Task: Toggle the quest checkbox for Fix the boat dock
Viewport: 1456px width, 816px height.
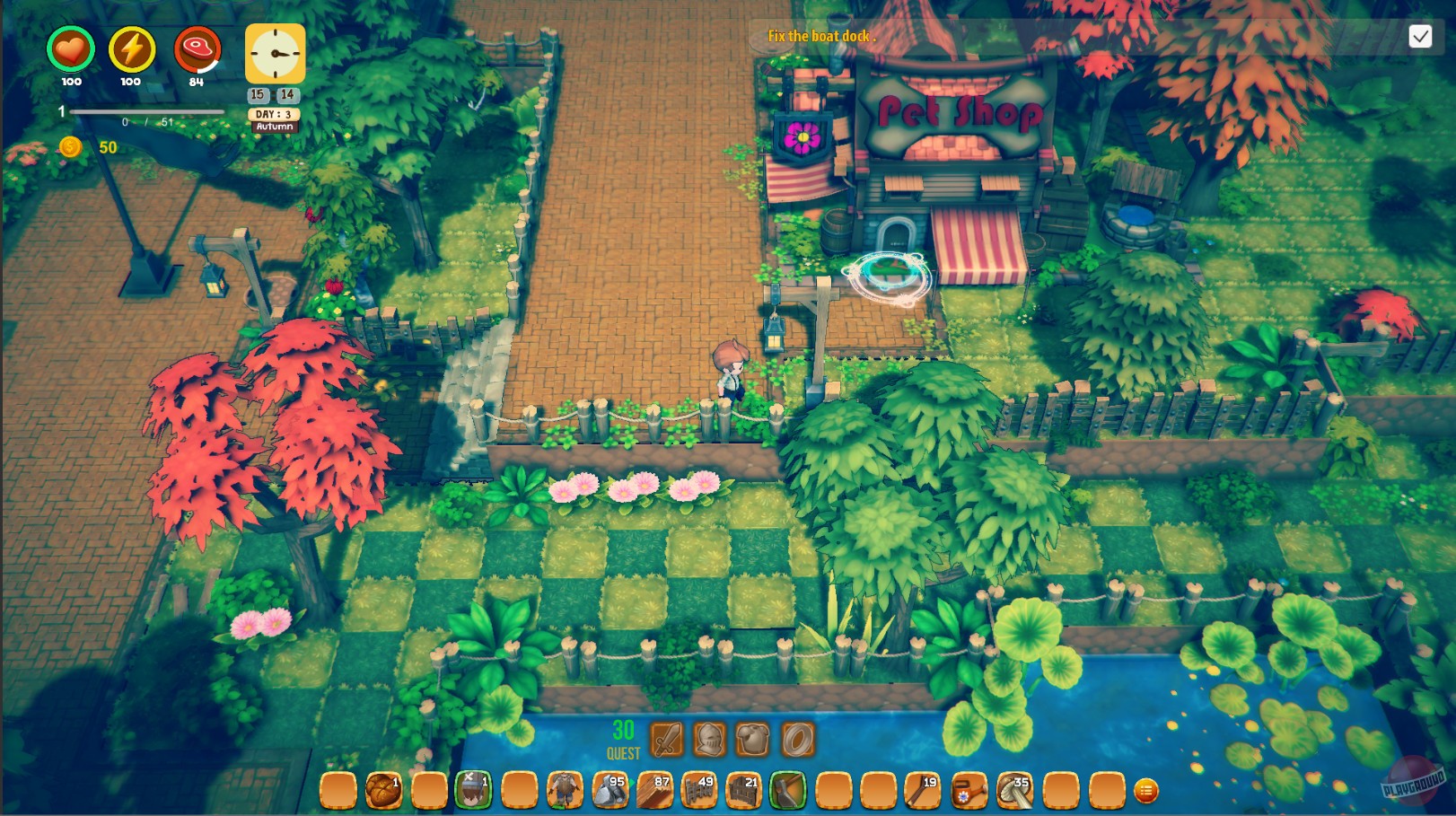Action: coord(1422,36)
